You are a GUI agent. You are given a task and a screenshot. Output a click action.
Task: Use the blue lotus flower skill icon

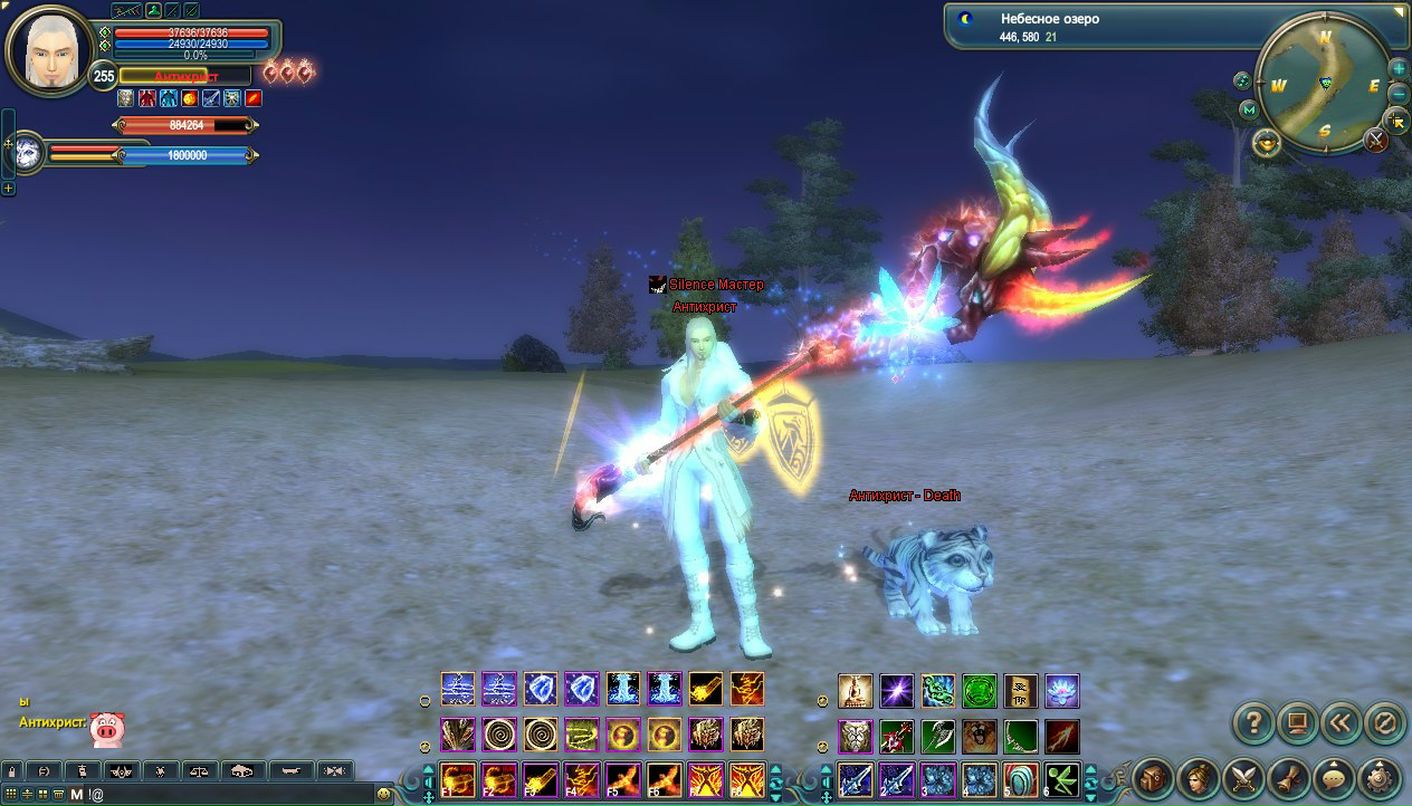tap(1062, 691)
